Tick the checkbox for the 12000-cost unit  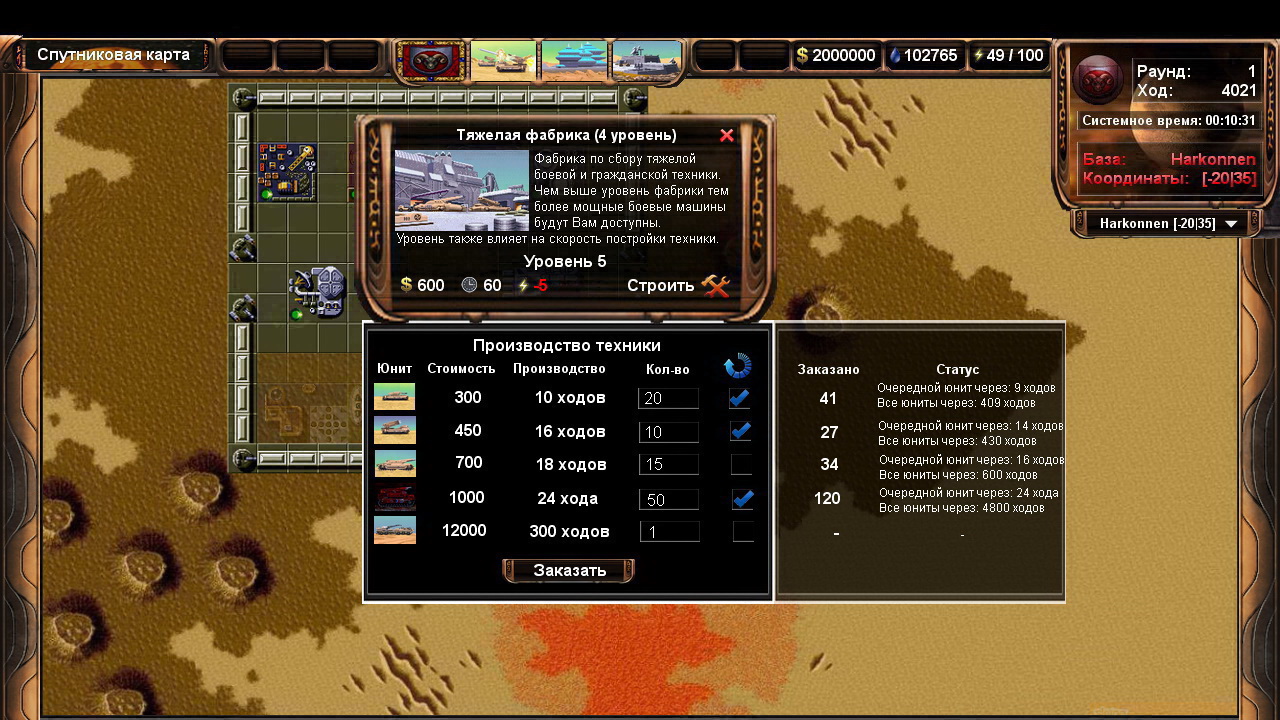[742, 531]
